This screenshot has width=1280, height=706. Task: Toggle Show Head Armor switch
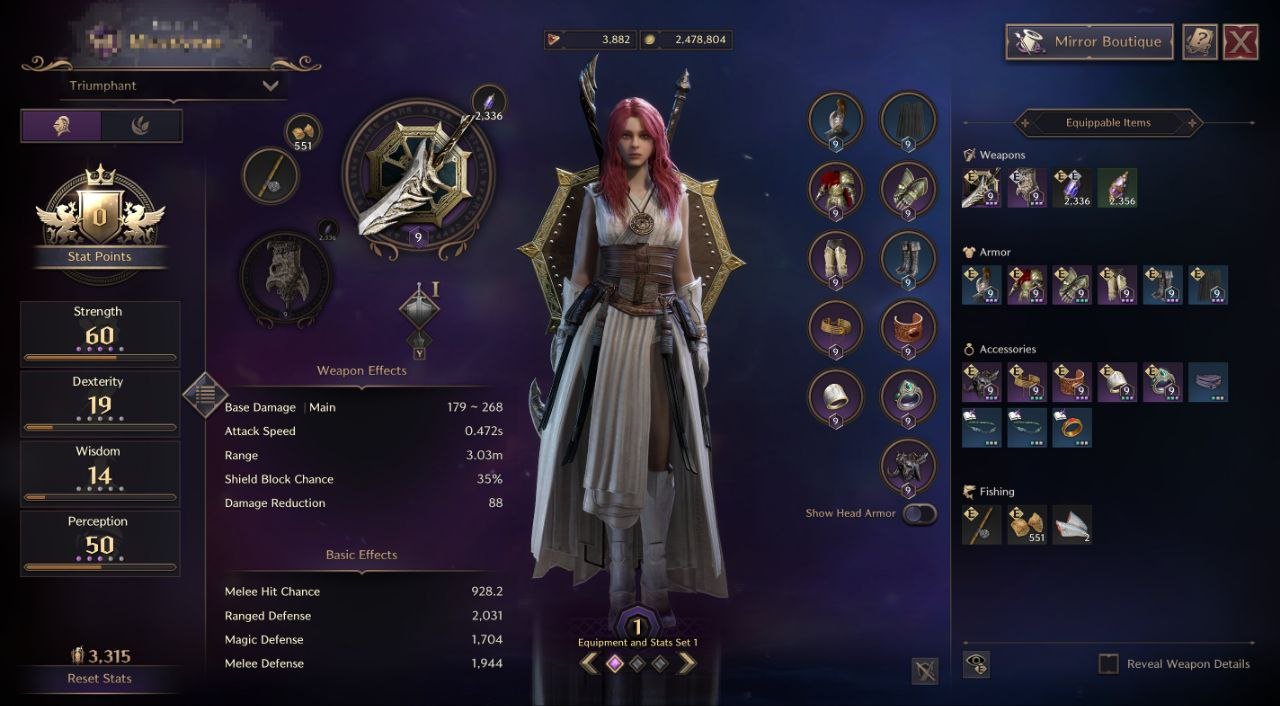919,514
